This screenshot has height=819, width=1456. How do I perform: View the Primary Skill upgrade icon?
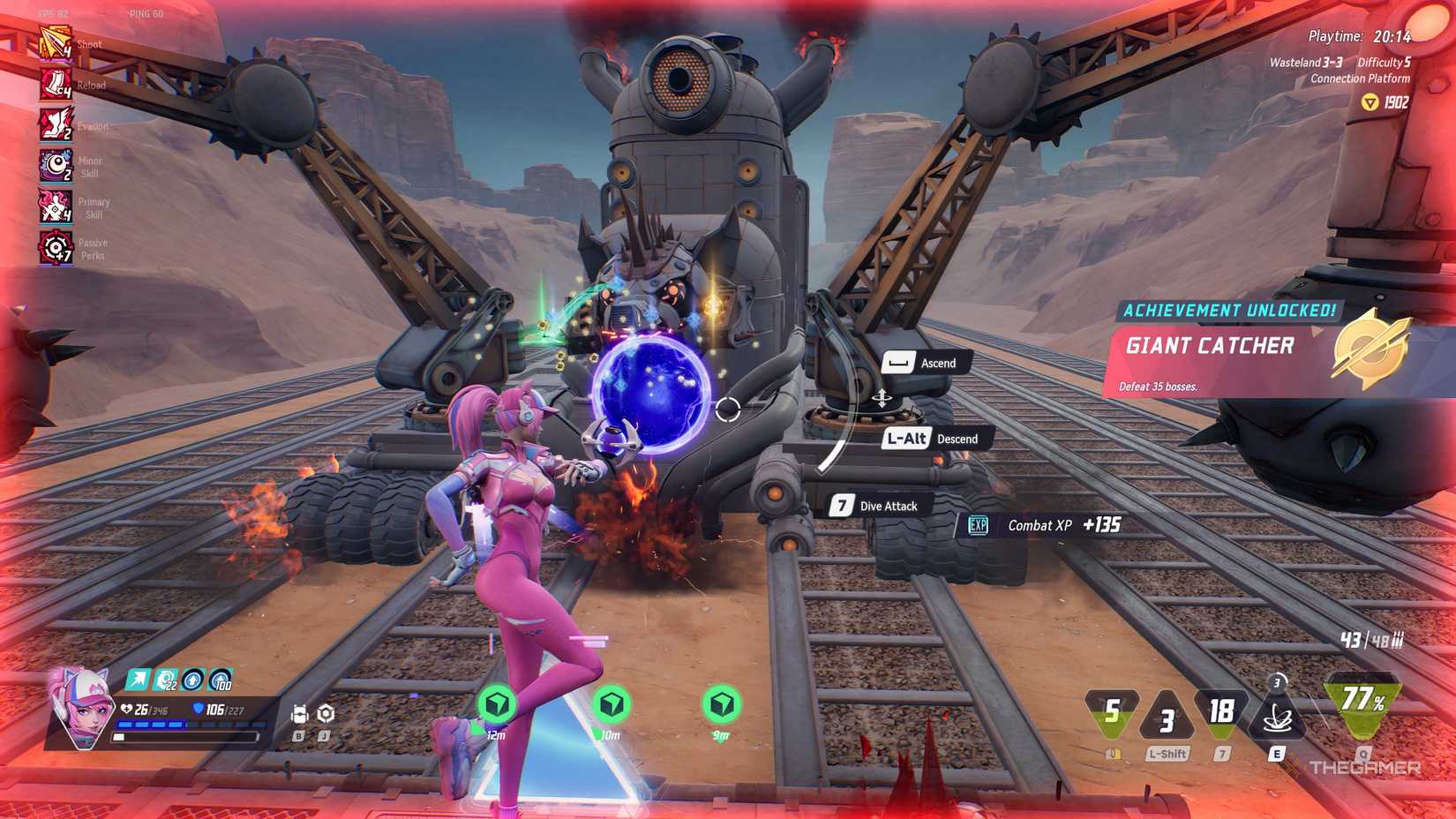click(55, 207)
